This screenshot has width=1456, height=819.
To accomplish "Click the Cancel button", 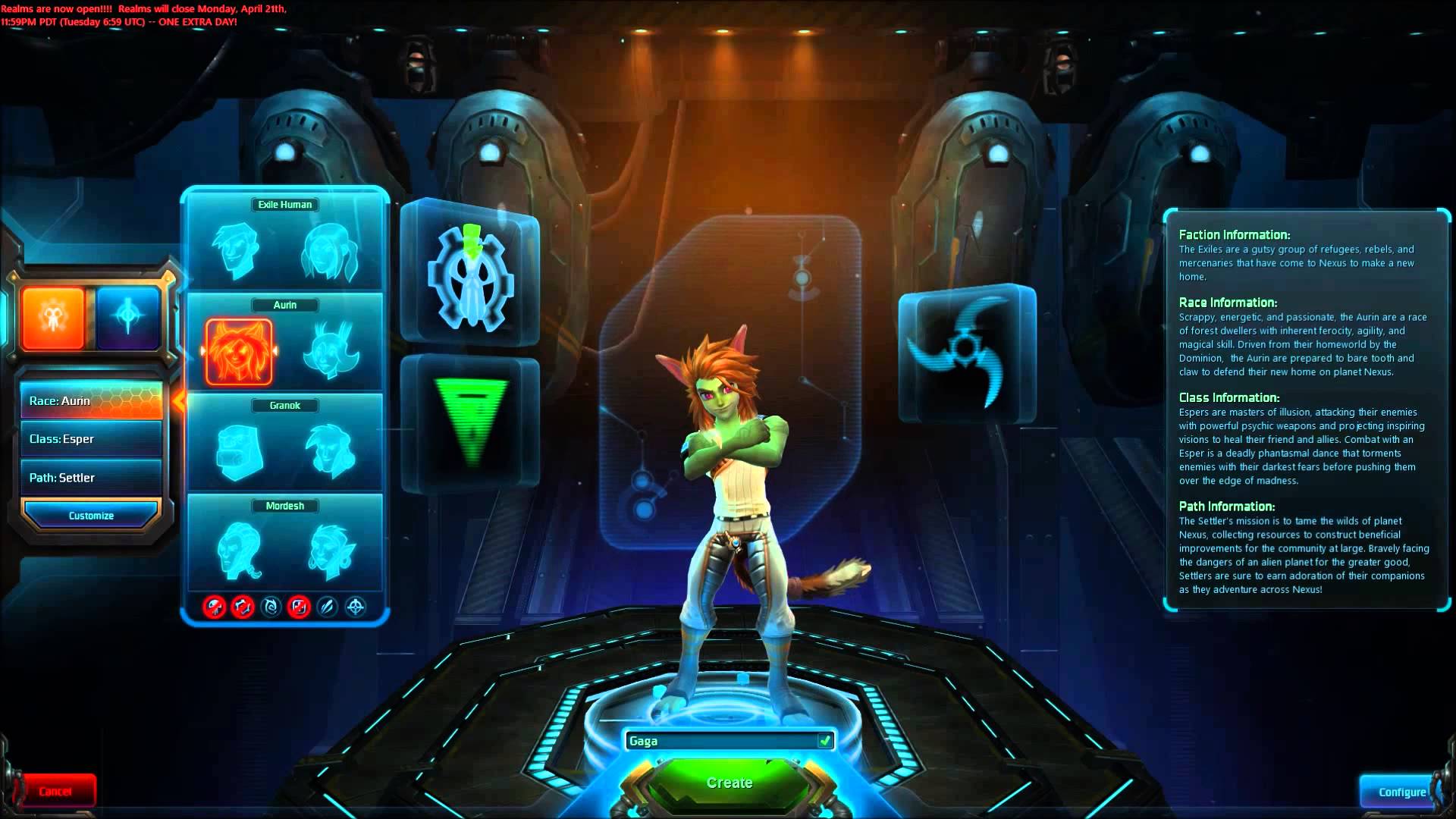I will [x=55, y=791].
